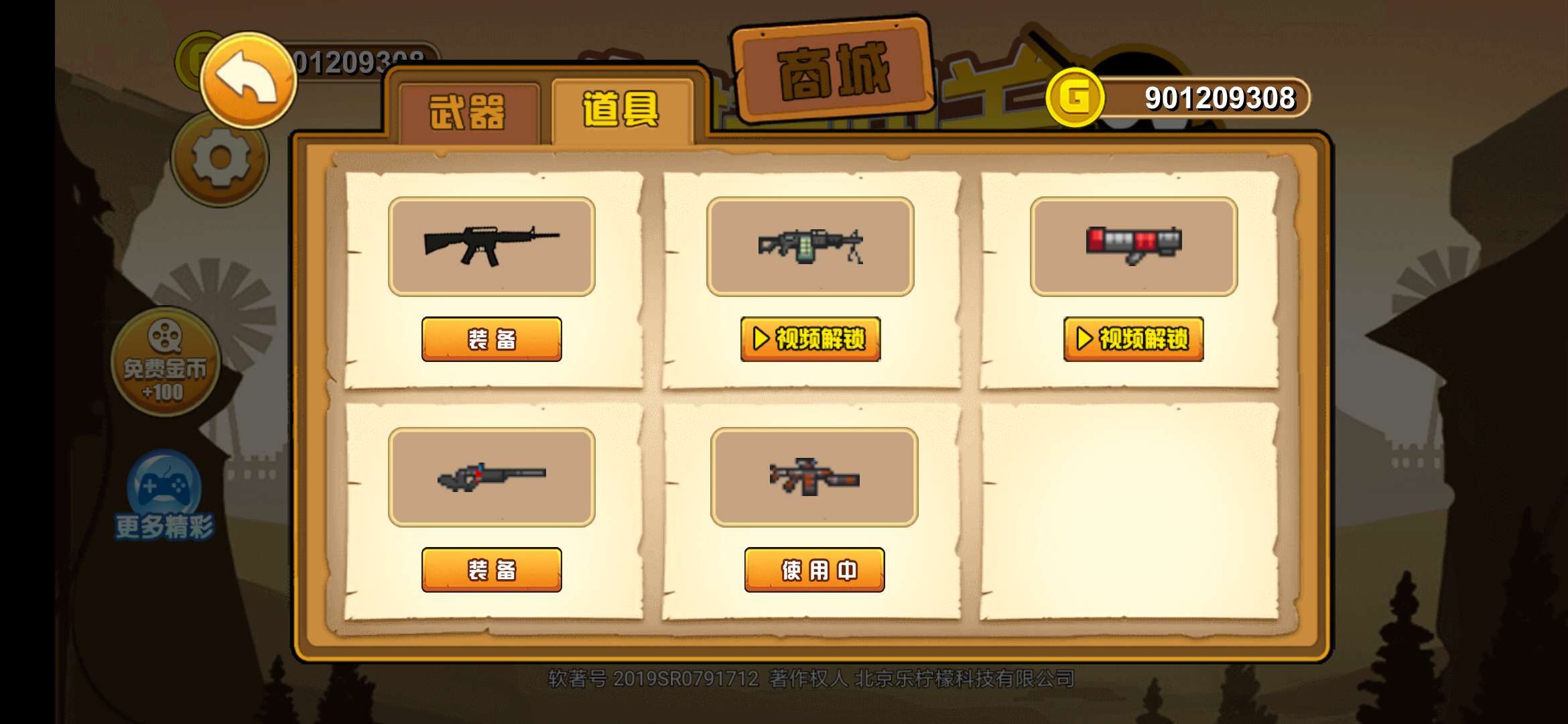
Task: Select the orange assault rifle thumbnail
Action: (x=813, y=476)
